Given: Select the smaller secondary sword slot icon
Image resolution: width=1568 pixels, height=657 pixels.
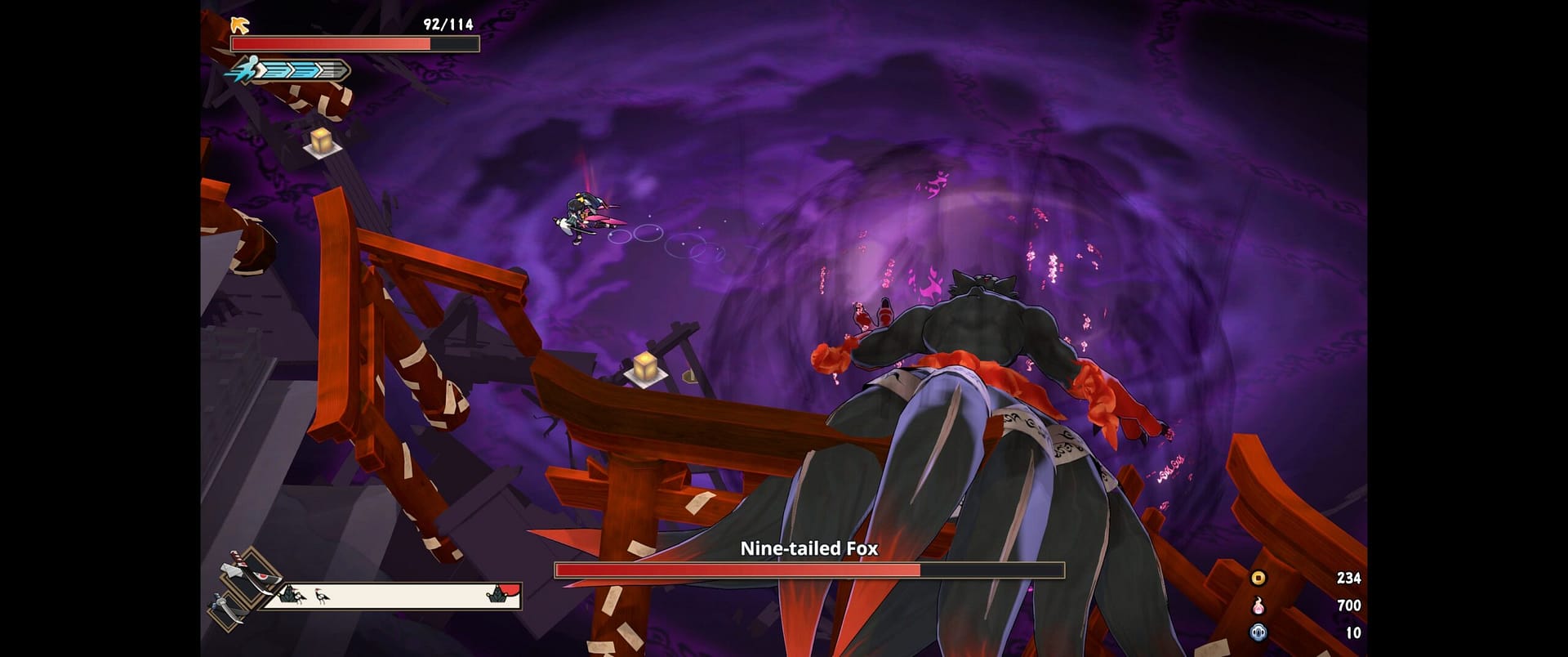Looking at the screenshot, I should pyautogui.click(x=229, y=611).
